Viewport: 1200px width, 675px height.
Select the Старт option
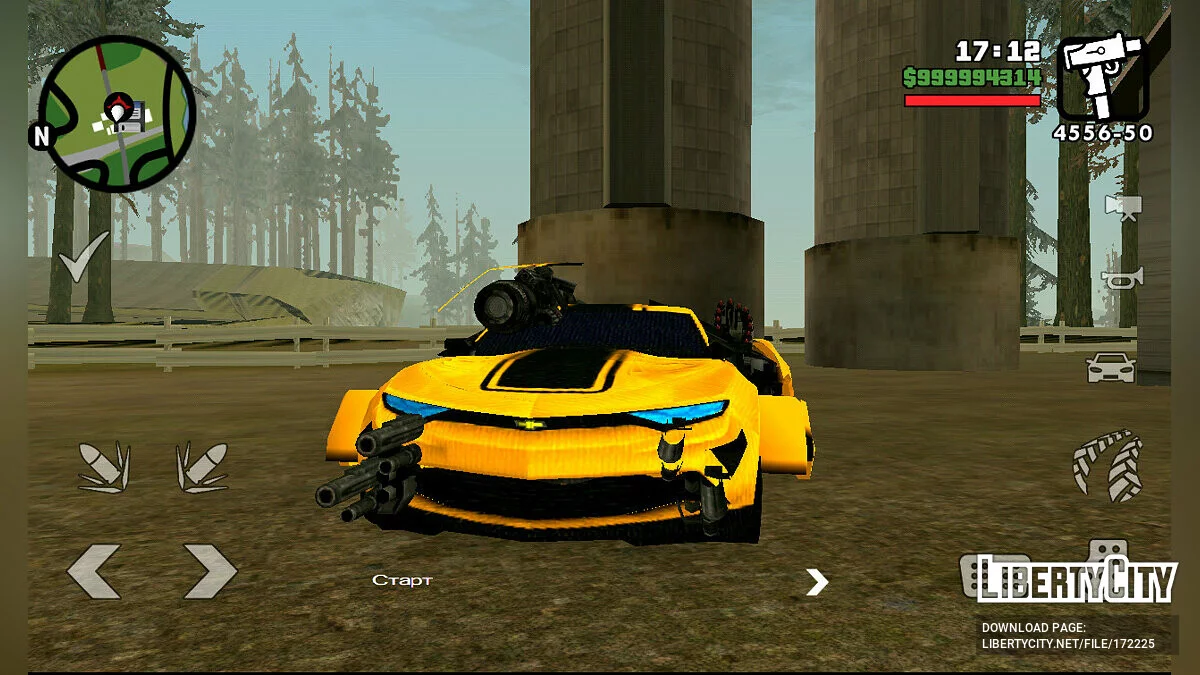coord(402,581)
